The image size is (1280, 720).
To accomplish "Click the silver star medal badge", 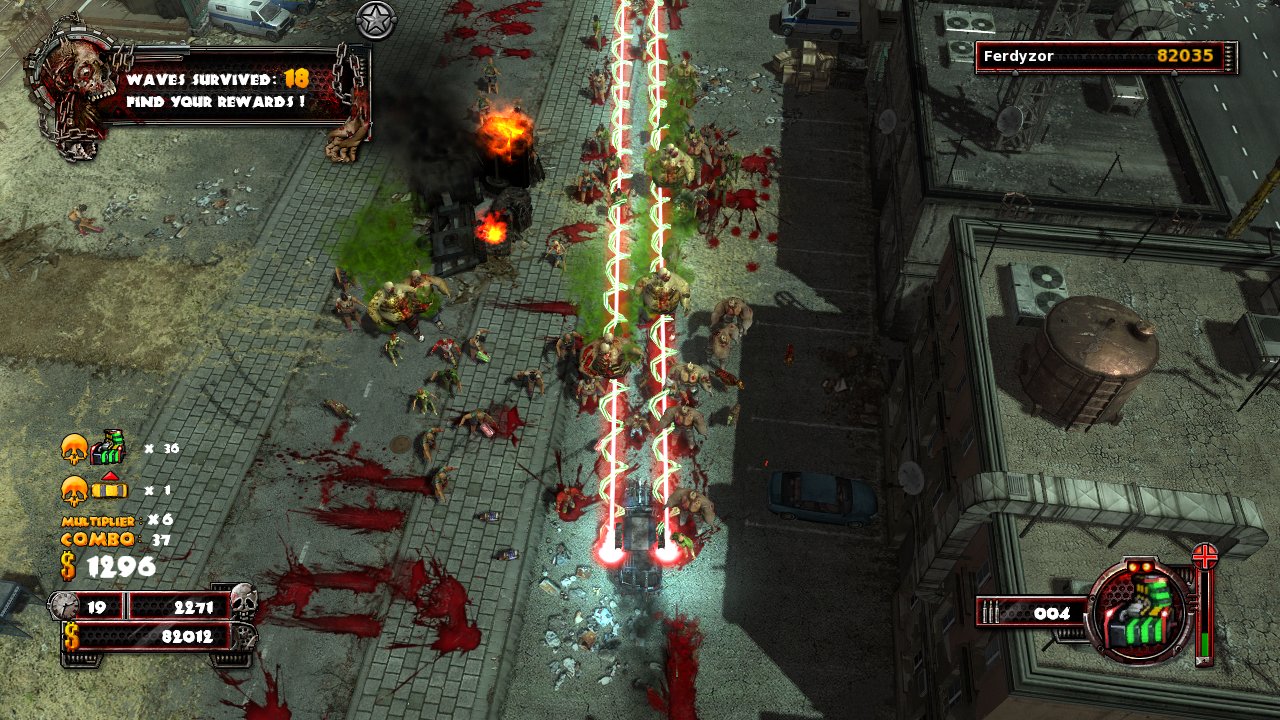I will point(376,20).
